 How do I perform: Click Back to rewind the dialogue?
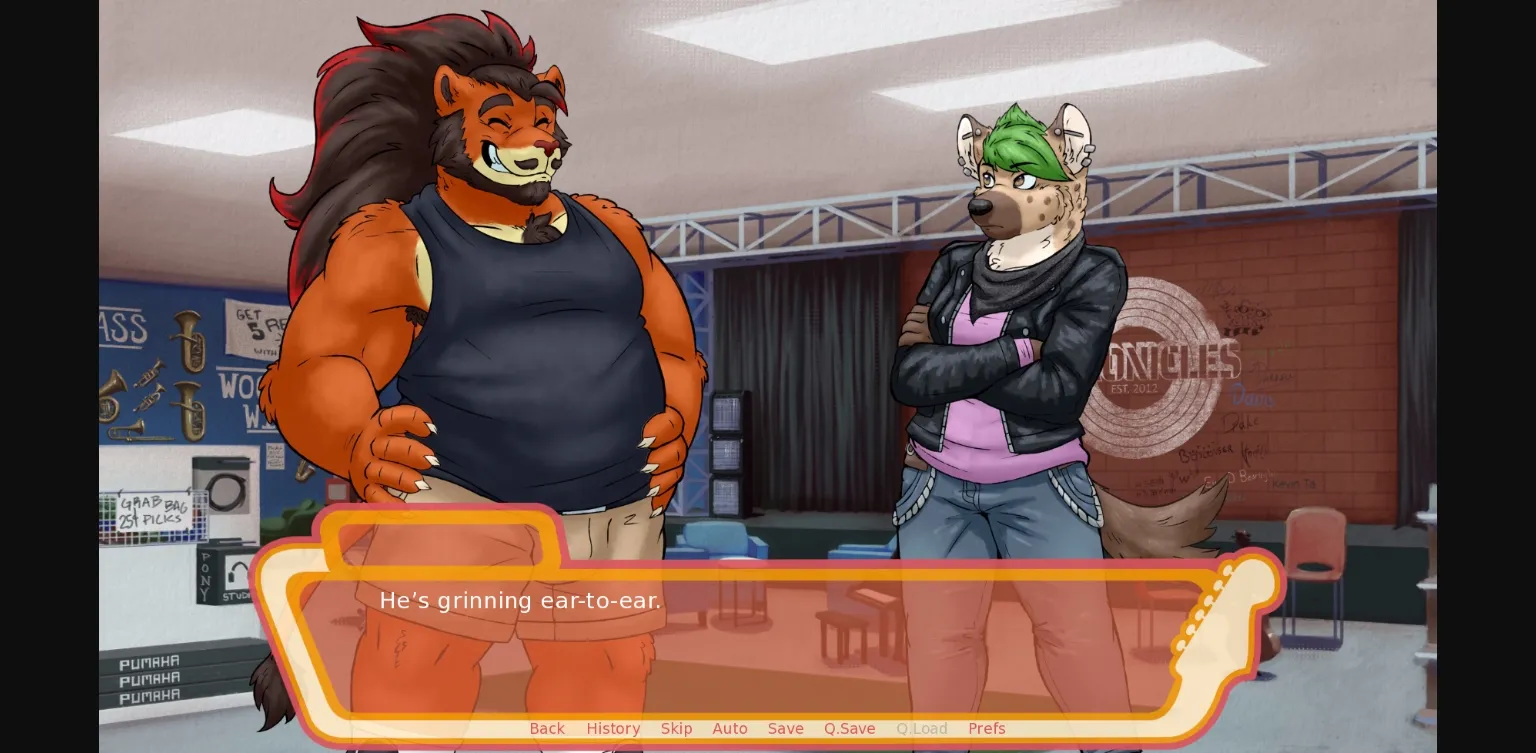coord(547,729)
